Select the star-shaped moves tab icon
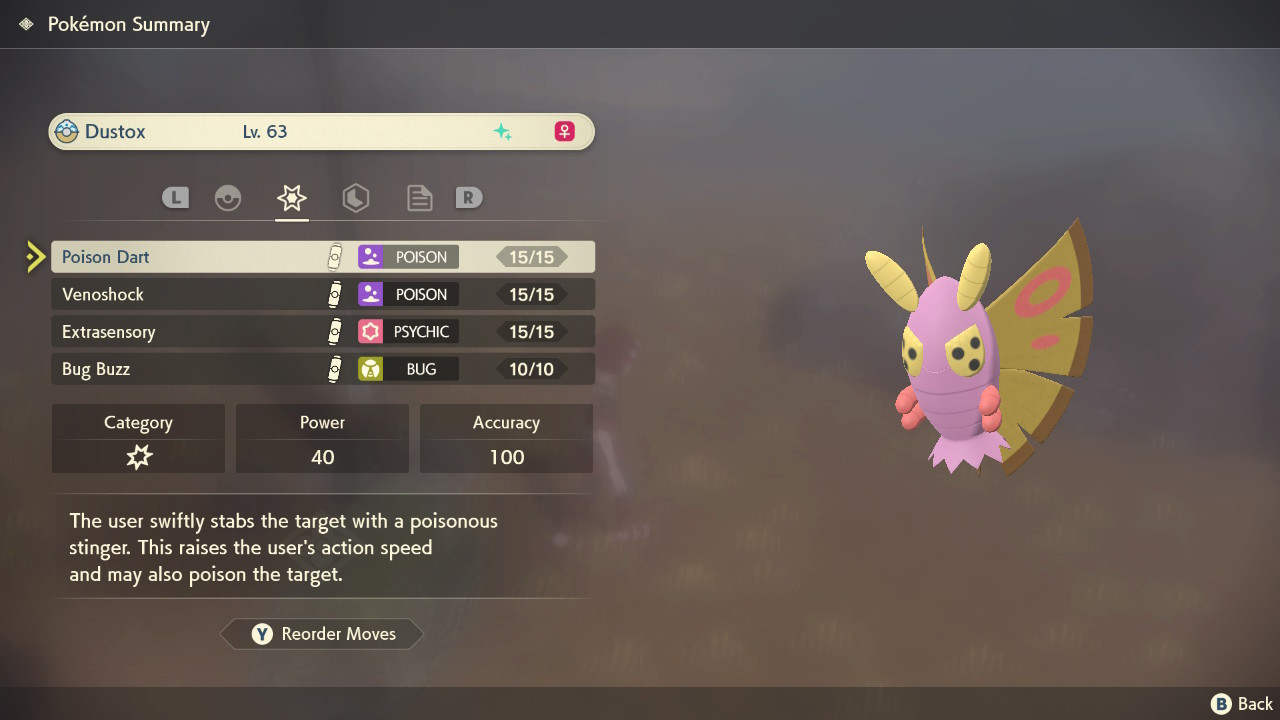Screen dimensions: 1280x720 [291, 197]
